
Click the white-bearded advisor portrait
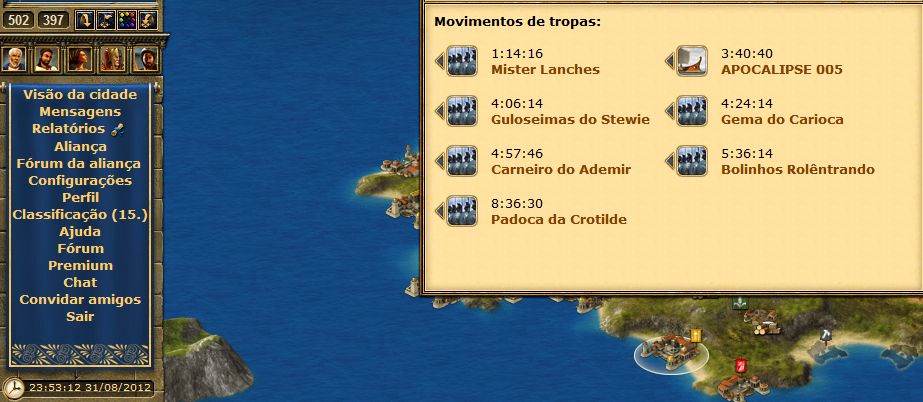pyautogui.click(x=13, y=58)
